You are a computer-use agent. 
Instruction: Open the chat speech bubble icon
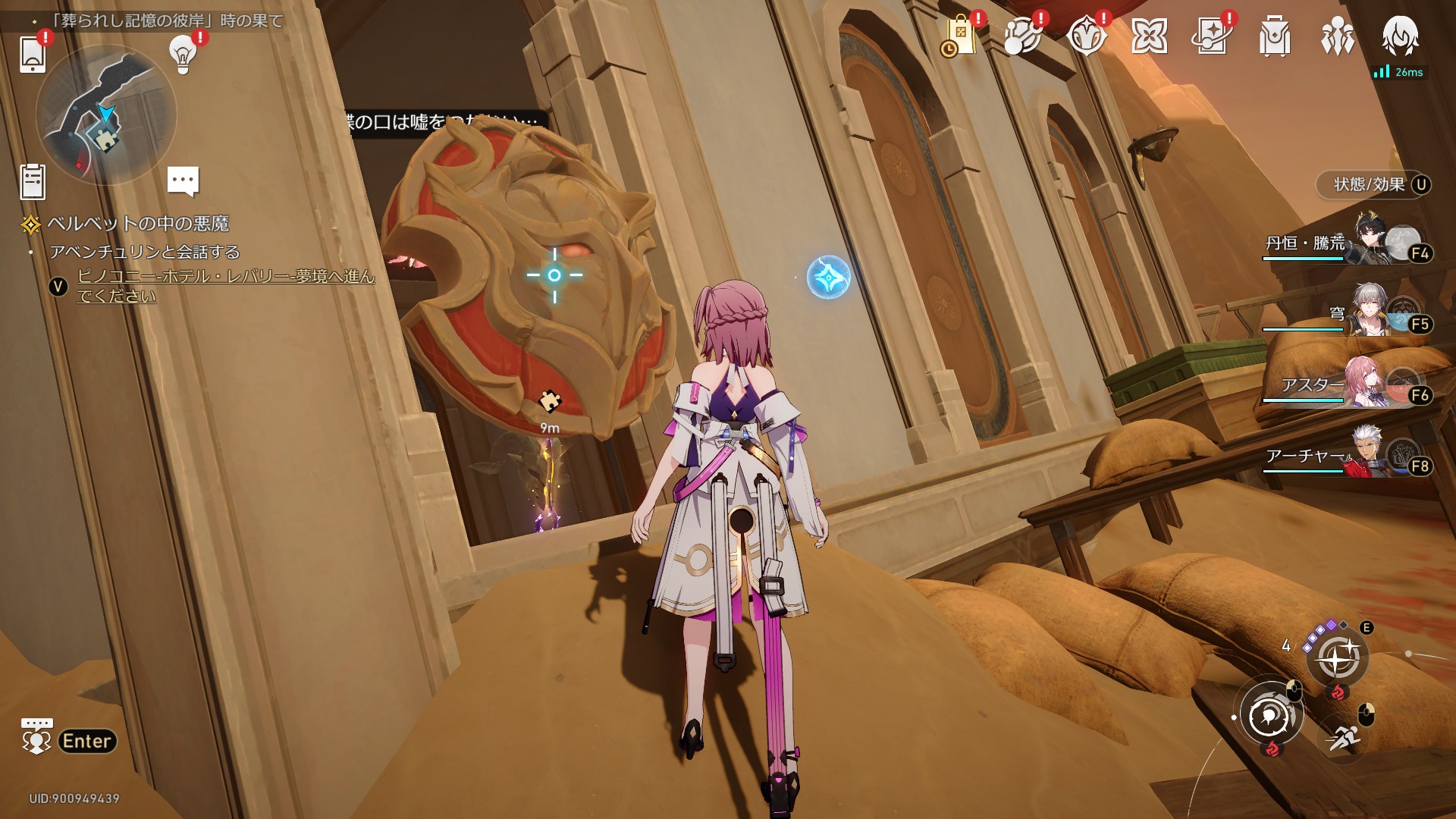pos(183,181)
